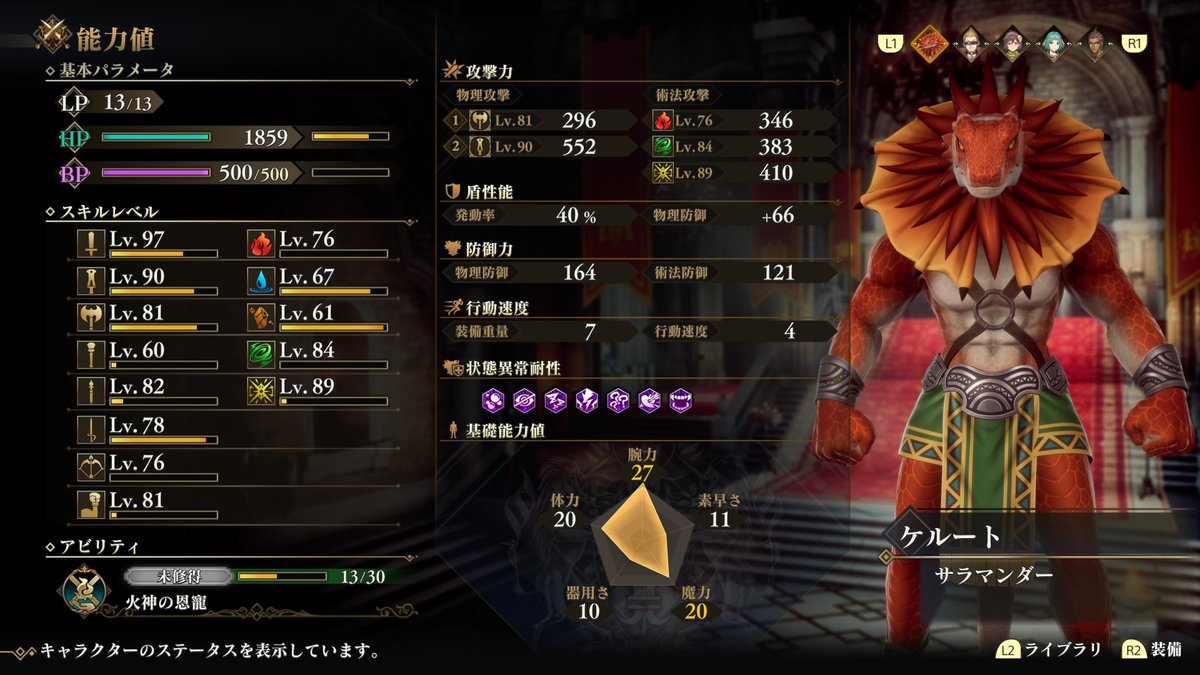Viewport: 1200px width, 675px height.
Task: Select the red salamander character portrait
Action: tap(930, 43)
